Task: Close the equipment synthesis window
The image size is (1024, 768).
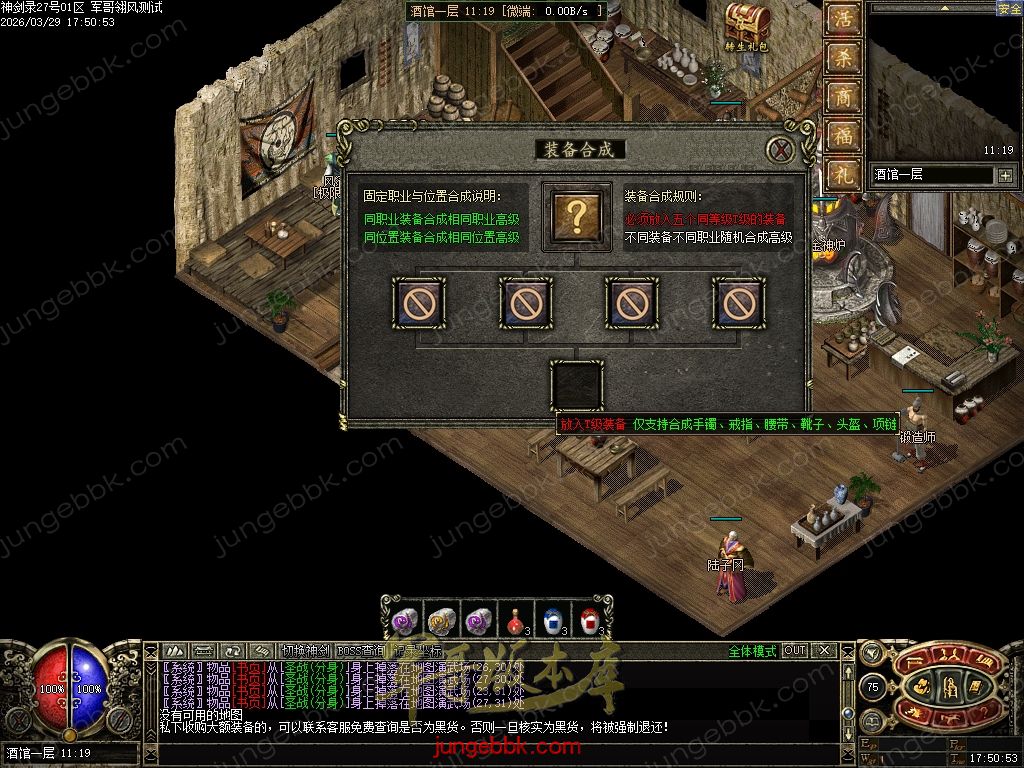Action: tap(780, 150)
